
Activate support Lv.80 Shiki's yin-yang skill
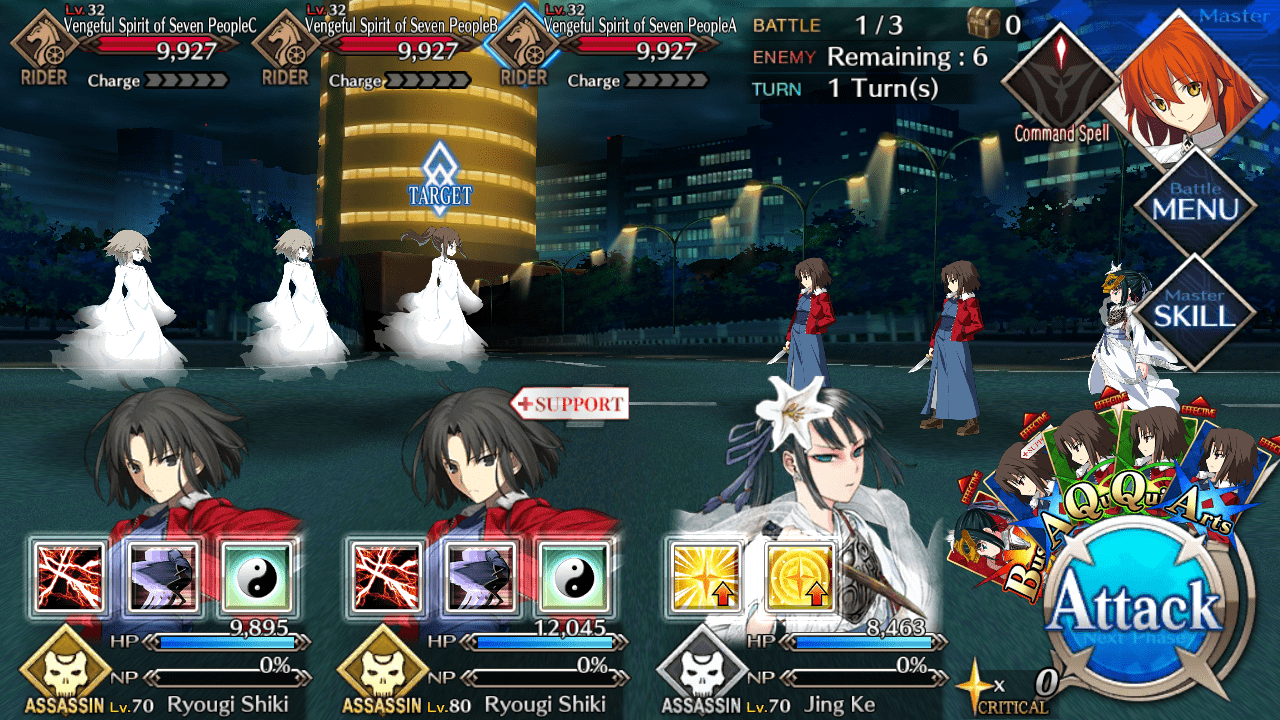pyautogui.click(x=573, y=577)
